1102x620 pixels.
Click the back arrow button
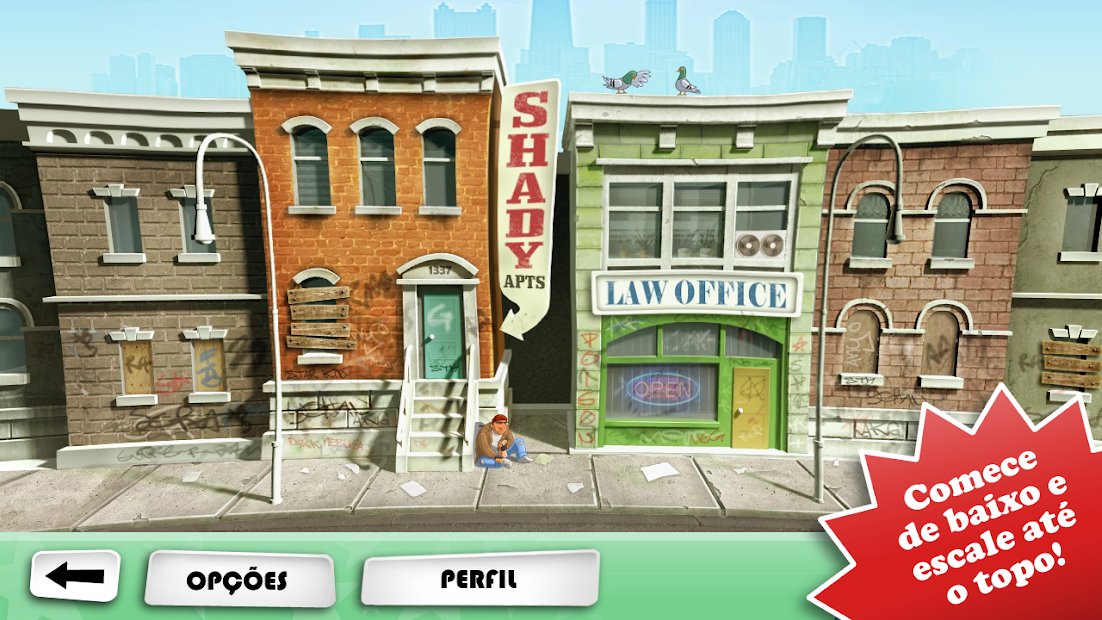[75, 576]
